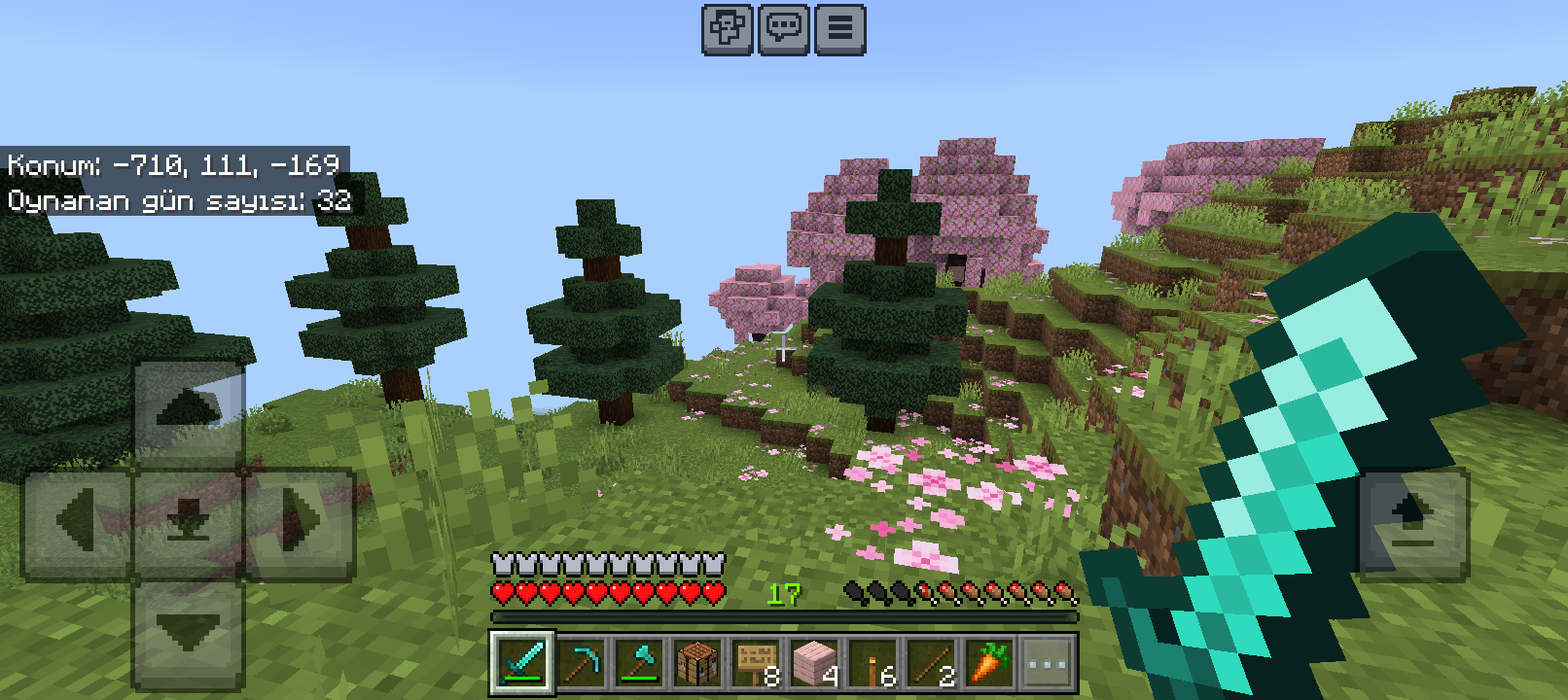Tap the move right arrow

pyautogui.click(x=301, y=524)
